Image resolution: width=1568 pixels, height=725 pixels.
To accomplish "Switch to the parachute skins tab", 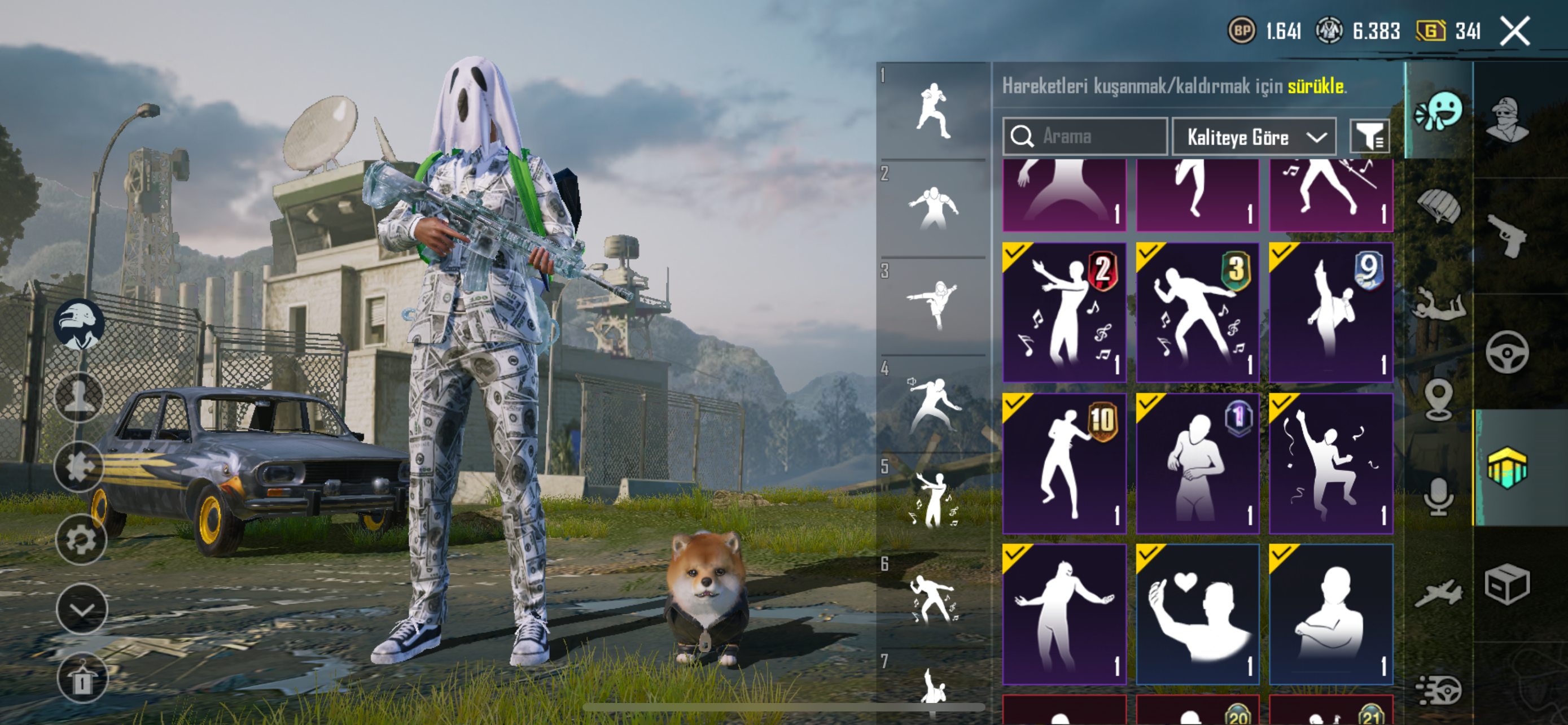I will pos(1438,206).
